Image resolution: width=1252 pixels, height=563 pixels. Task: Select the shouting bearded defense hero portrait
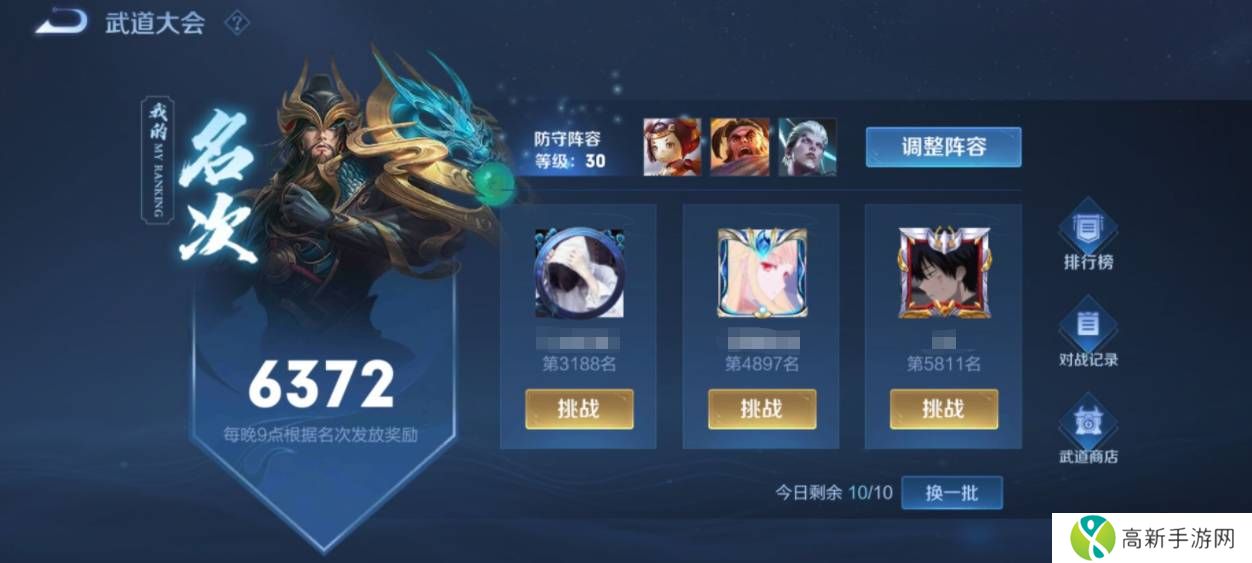[x=740, y=147]
